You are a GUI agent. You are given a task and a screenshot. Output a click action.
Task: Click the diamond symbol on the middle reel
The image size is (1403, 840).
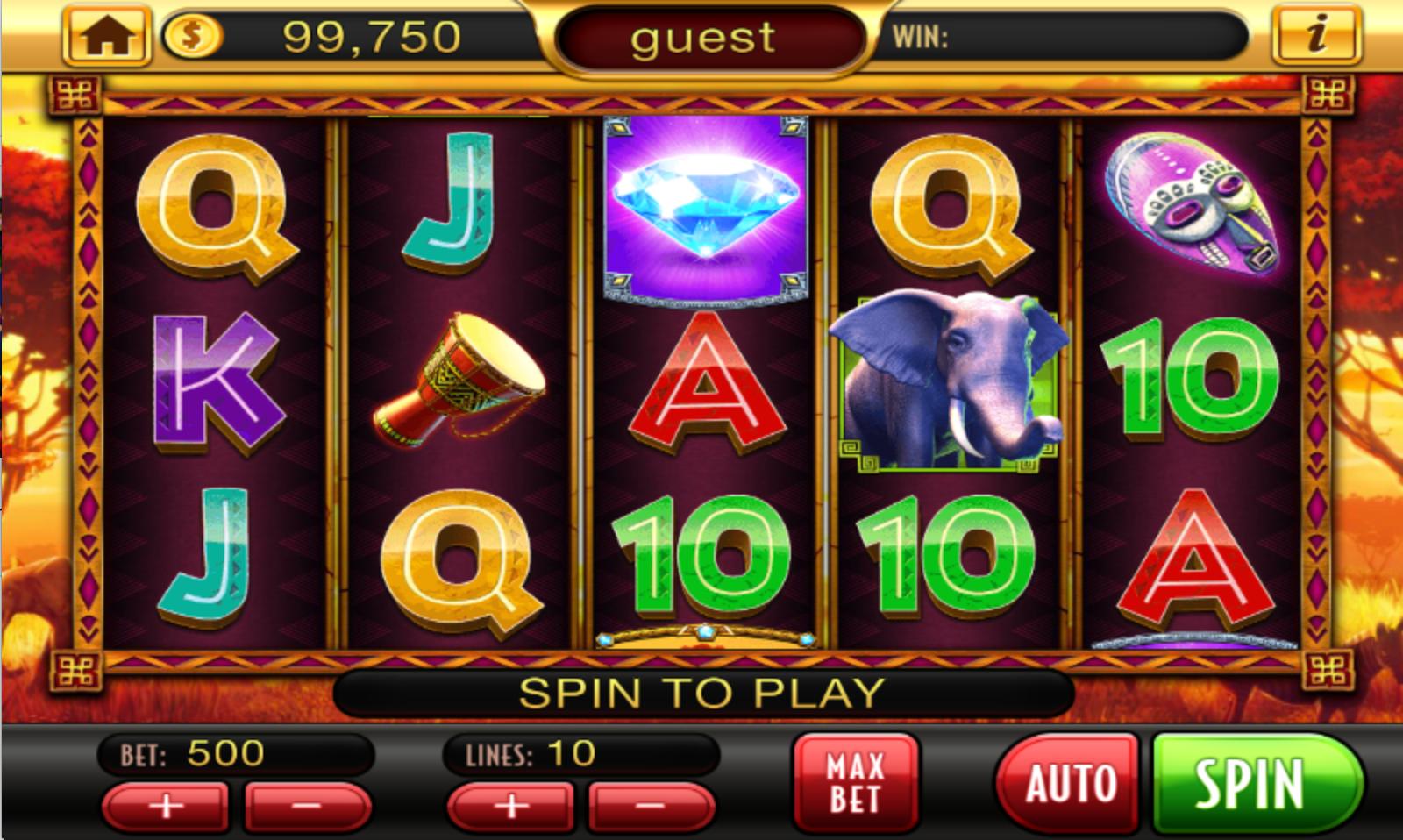(x=701, y=206)
